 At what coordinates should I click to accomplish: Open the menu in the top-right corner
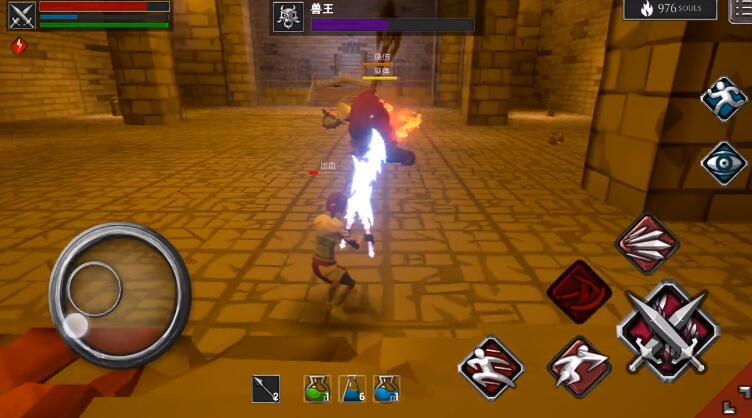742,9
